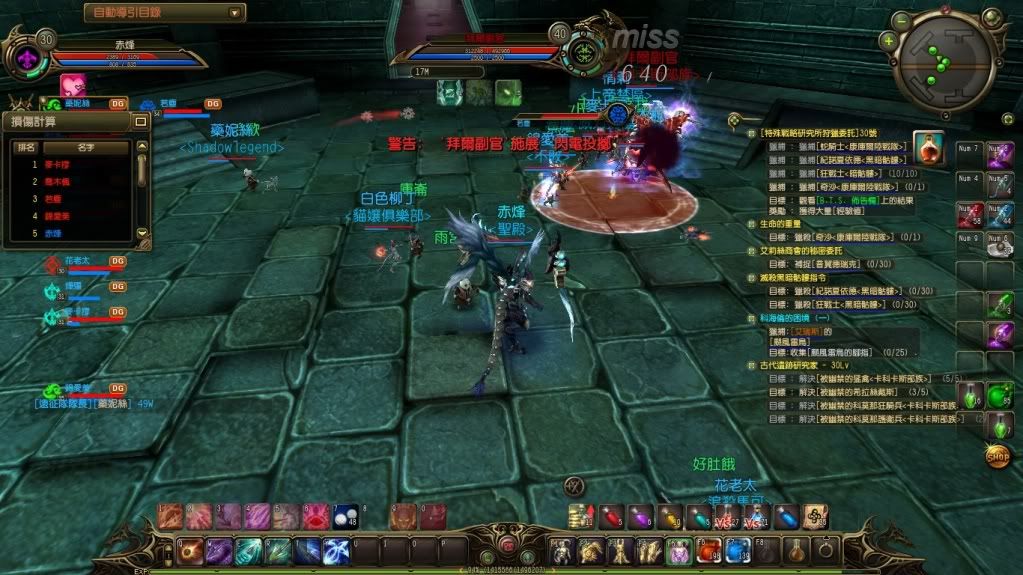Use the blue orb potion in F7 slot

coord(737,550)
